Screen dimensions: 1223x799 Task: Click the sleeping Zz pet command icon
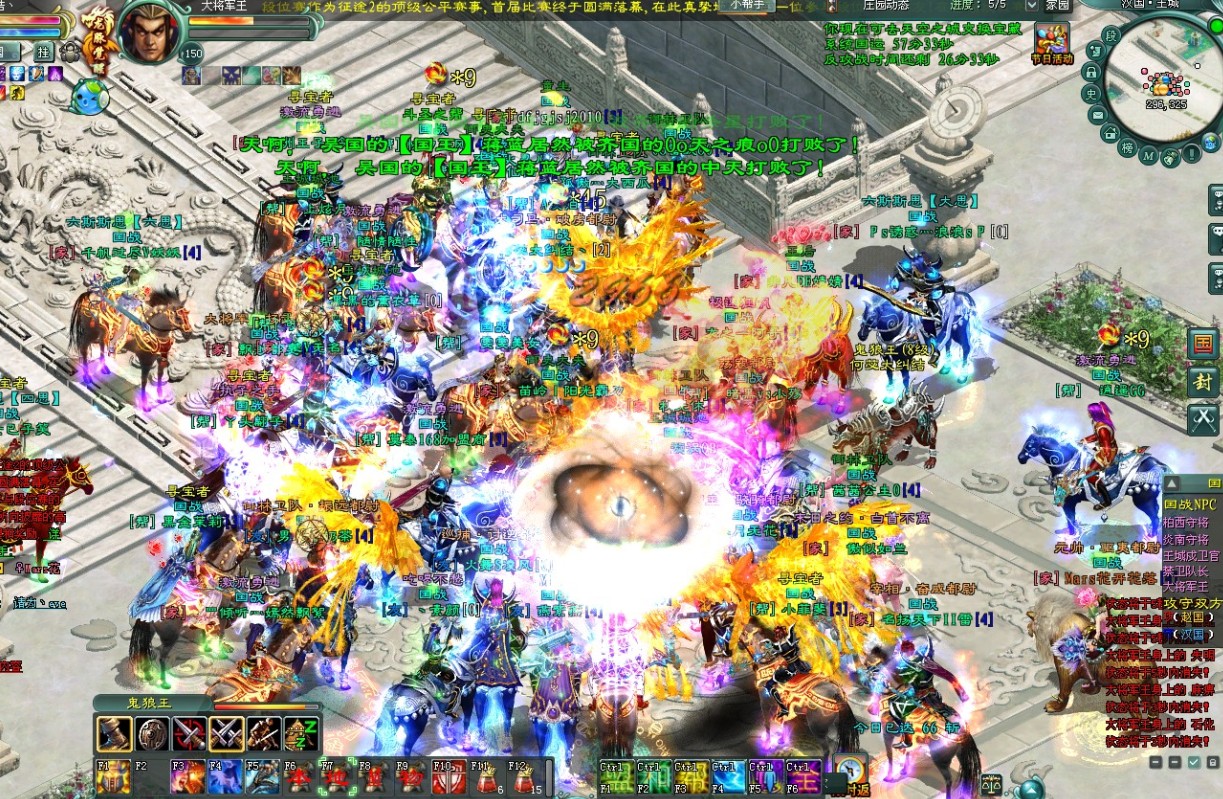[x=301, y=734]
